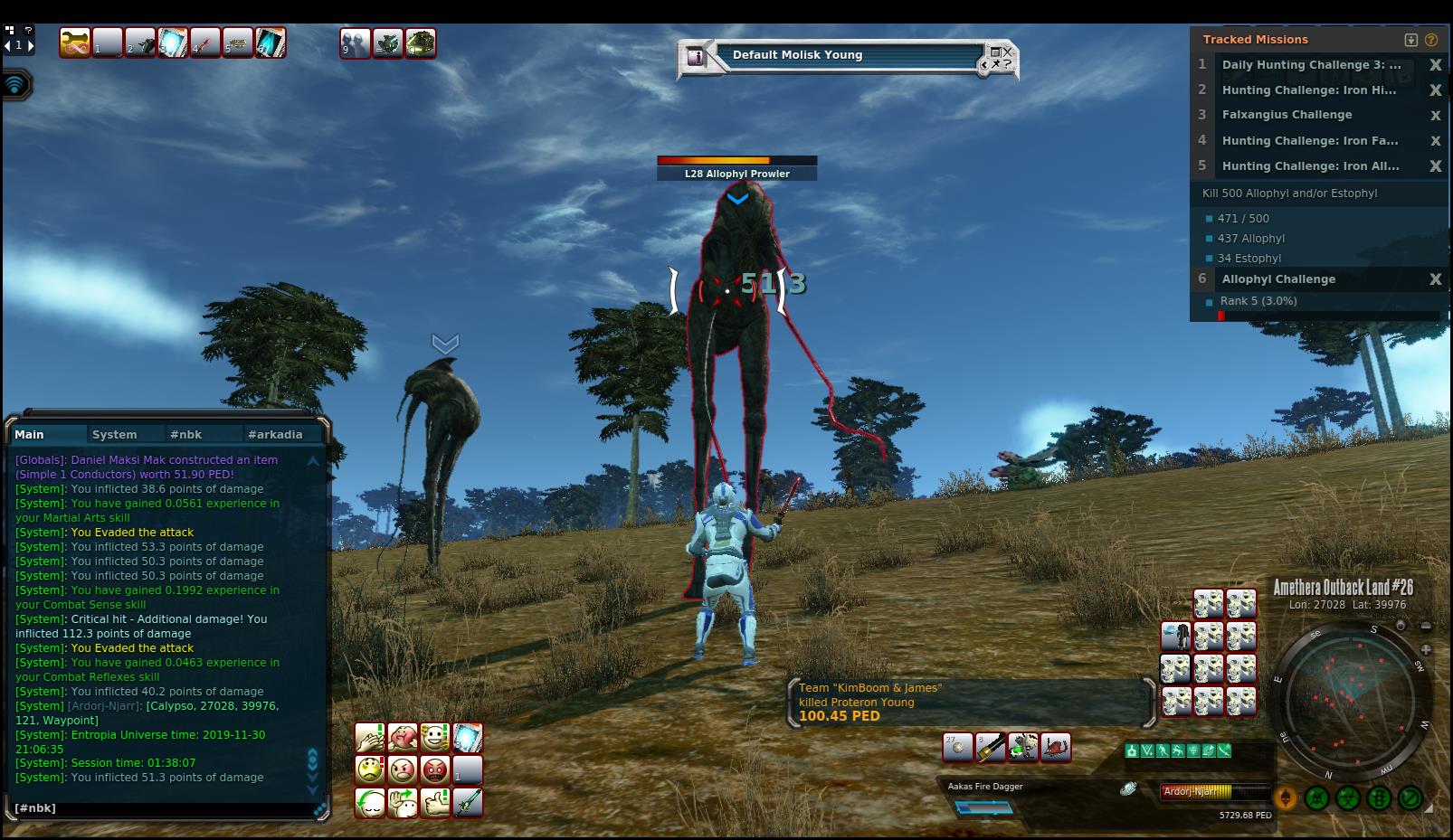This screenshot has height=840, width=1453.
Task: Zoom out the radar with the minus button
Action: tap(1426, 626)
